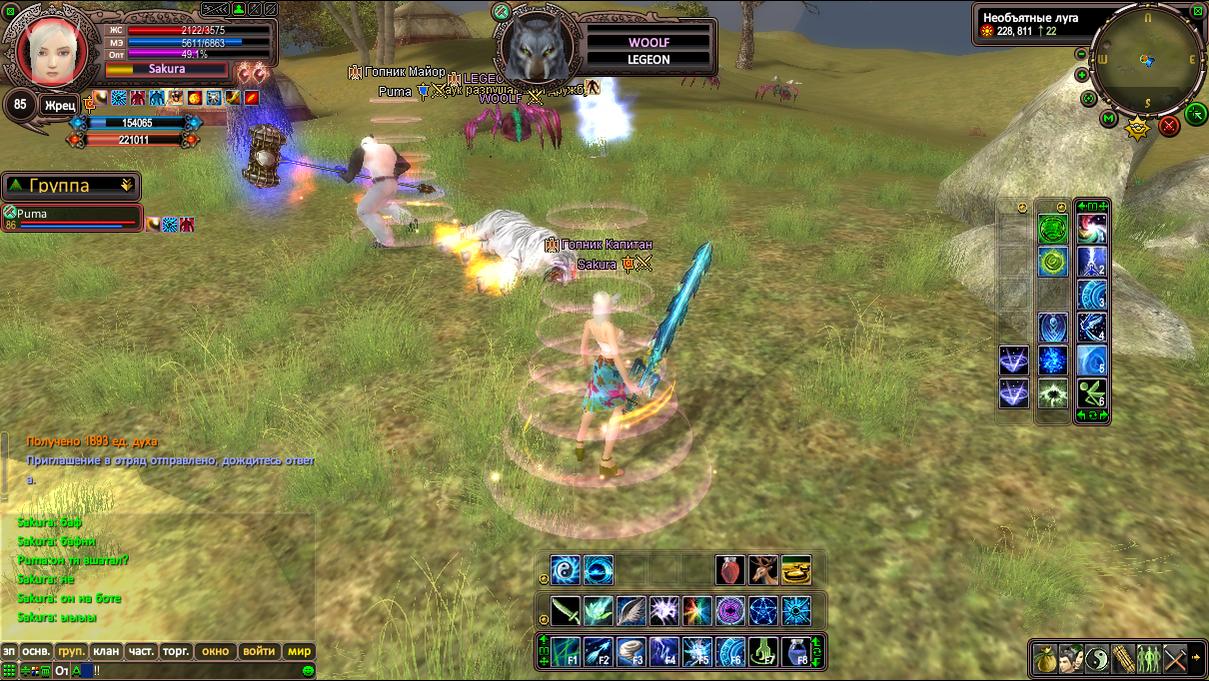Activate the yin-yang swirl skill
1209x681 pixels.
[566, 571]
